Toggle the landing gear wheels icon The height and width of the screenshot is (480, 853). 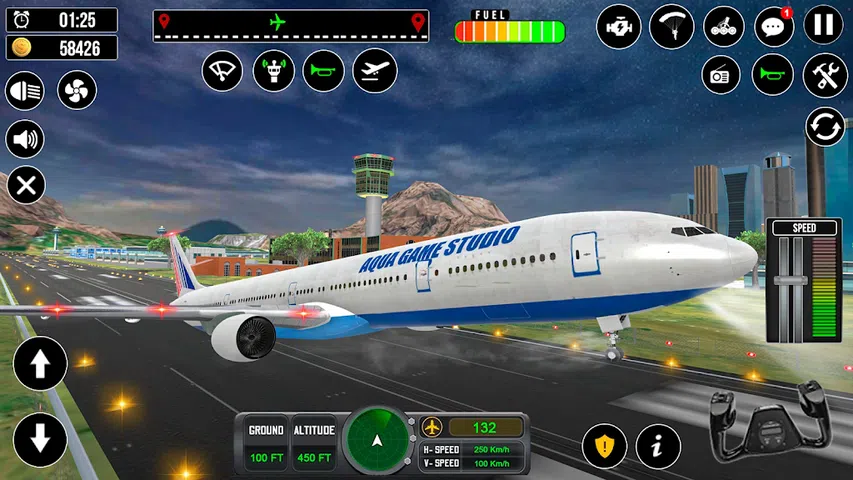(x=723, y=26)
